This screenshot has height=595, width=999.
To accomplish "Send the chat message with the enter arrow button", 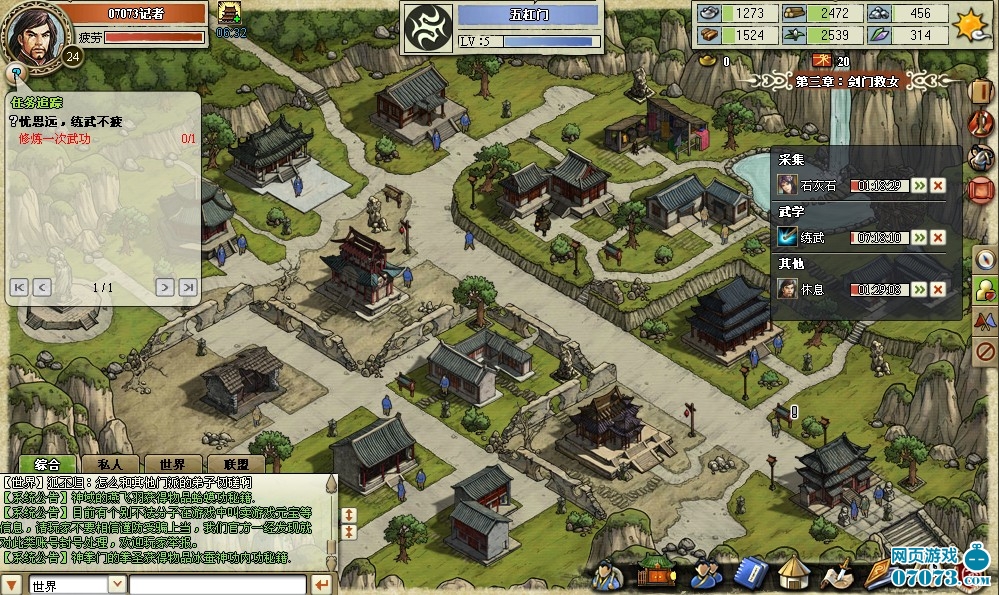I will [x=322, y=585].
